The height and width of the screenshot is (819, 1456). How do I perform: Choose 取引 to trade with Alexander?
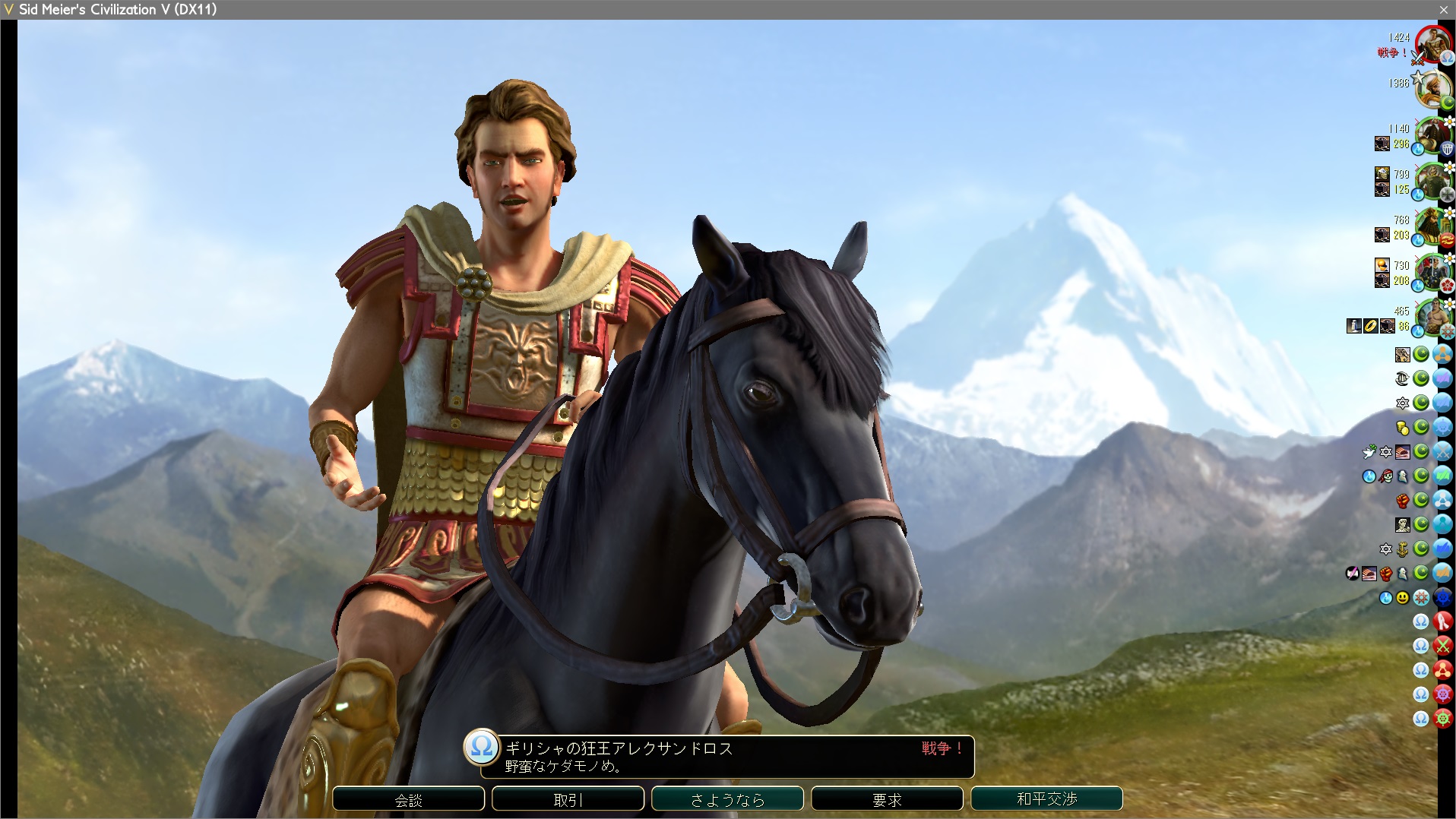(568, 799)
